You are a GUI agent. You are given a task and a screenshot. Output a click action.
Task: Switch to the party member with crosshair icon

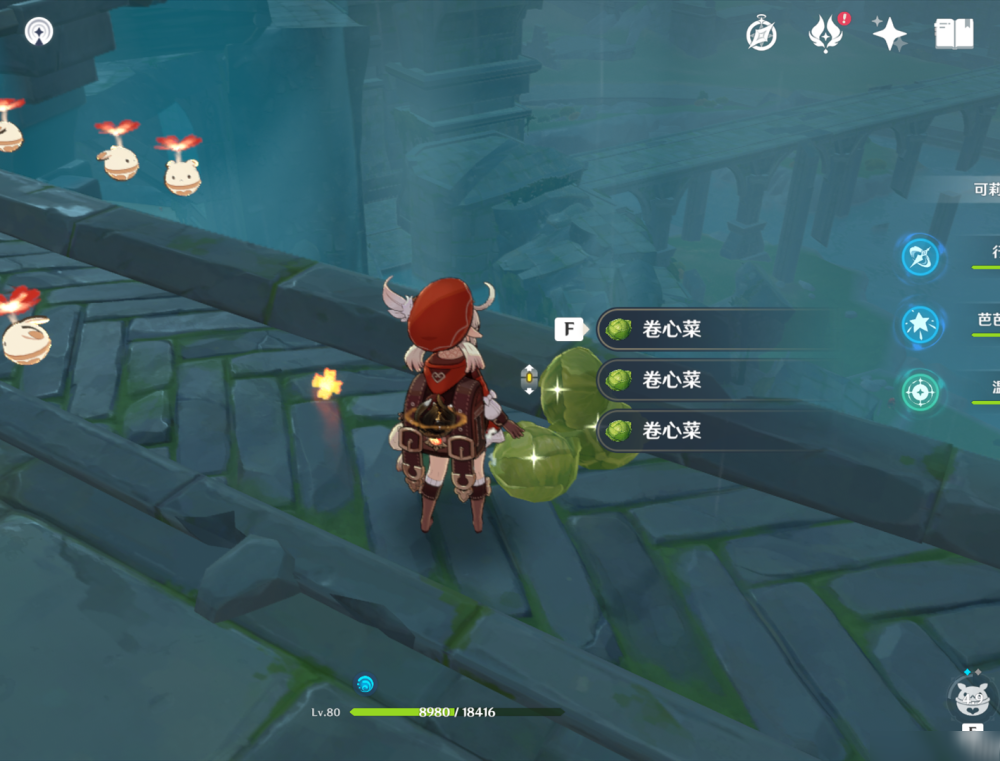click(920, 392)
